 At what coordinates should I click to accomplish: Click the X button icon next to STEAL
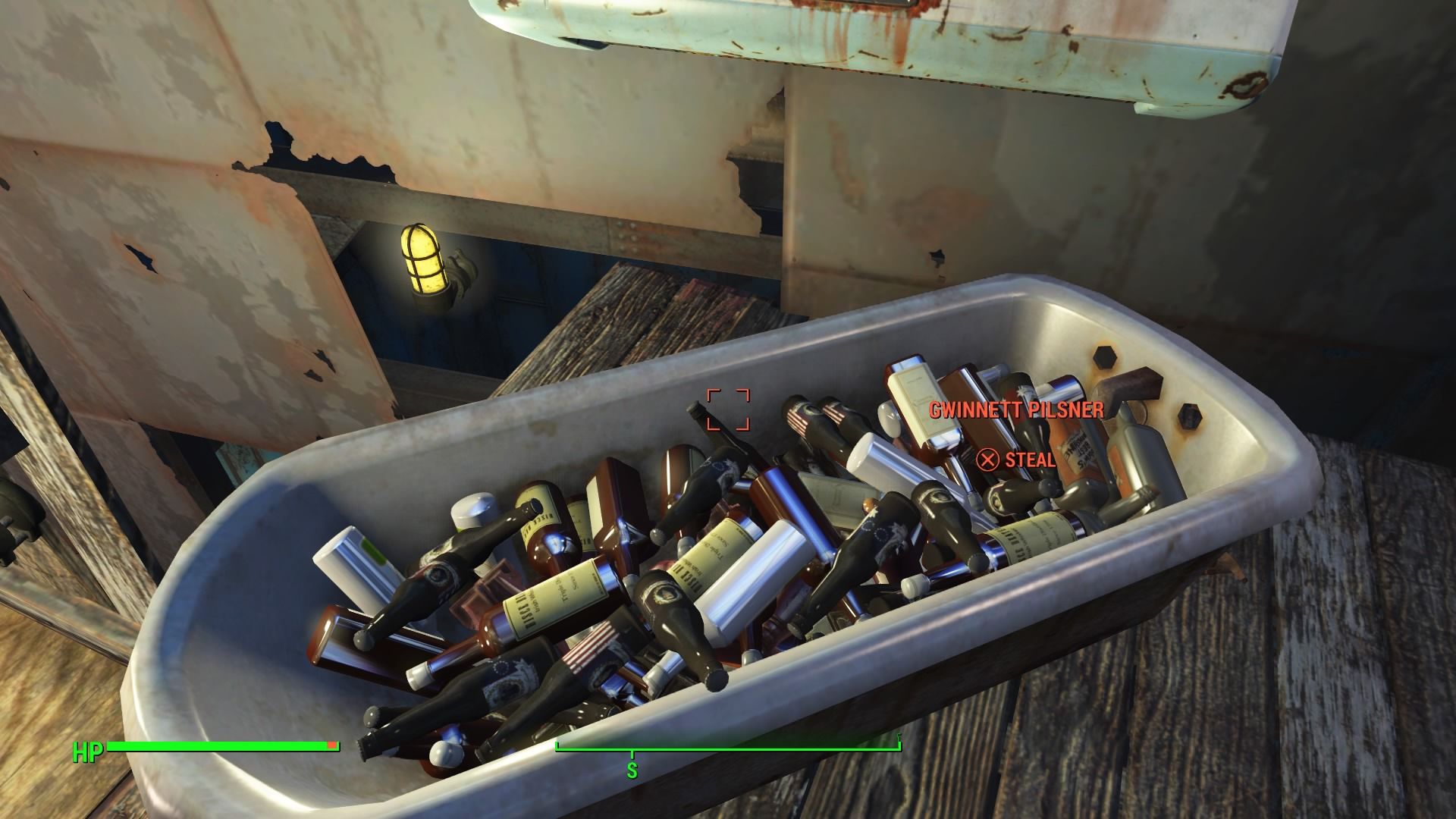(989, 459)
